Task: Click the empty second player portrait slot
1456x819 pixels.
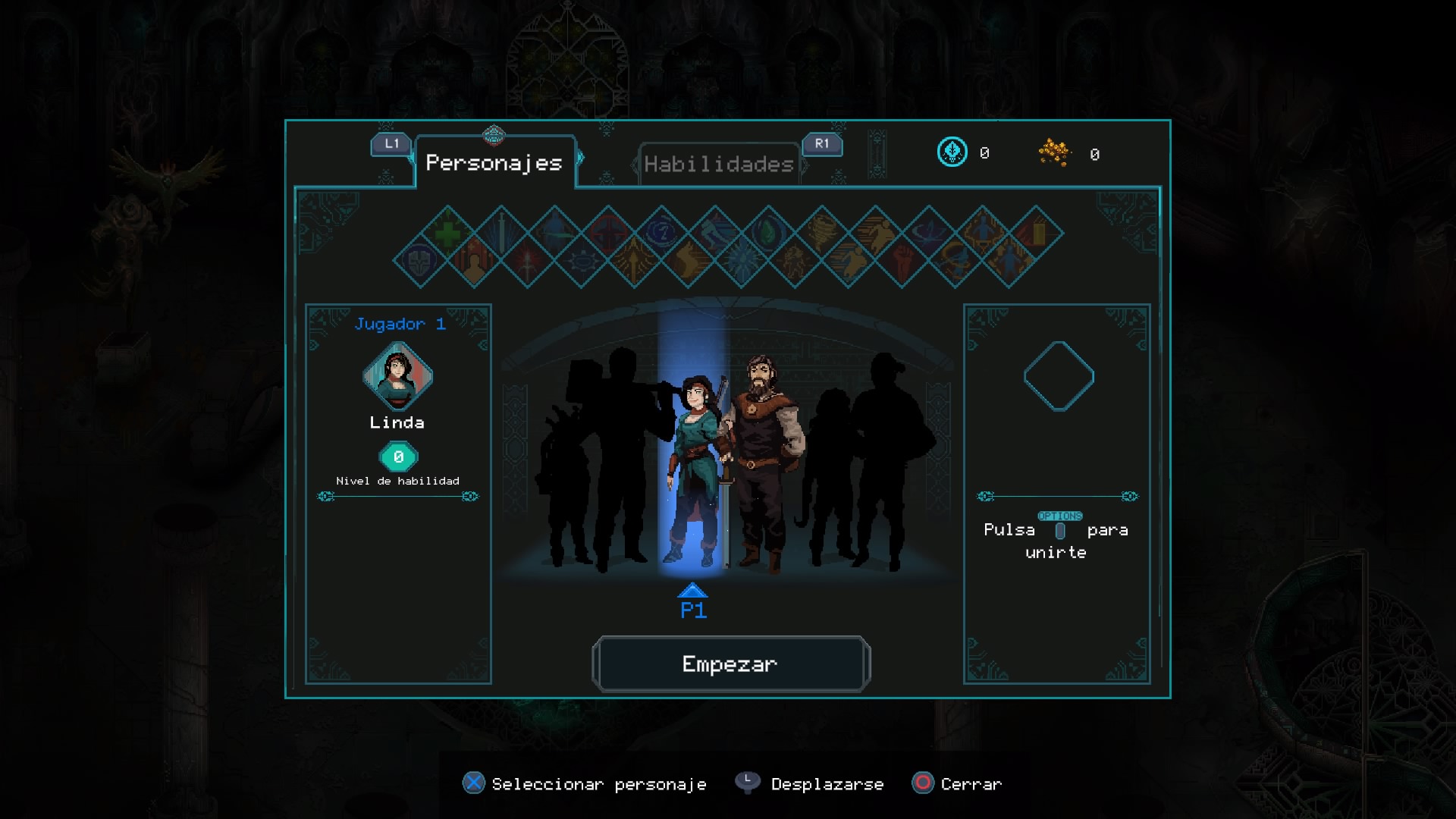Action: 1059,376
